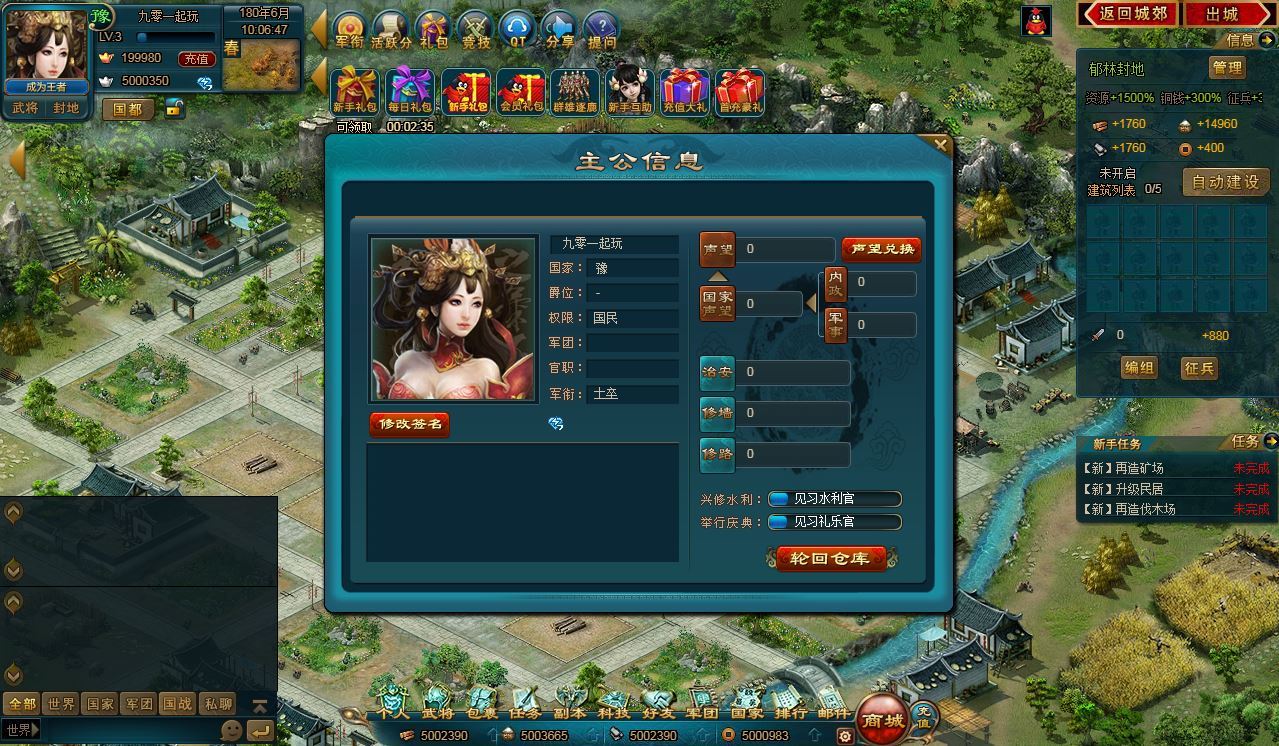Leave the city with 出城
Screen dimensions: 1279x746
(x=1222, y=14)
